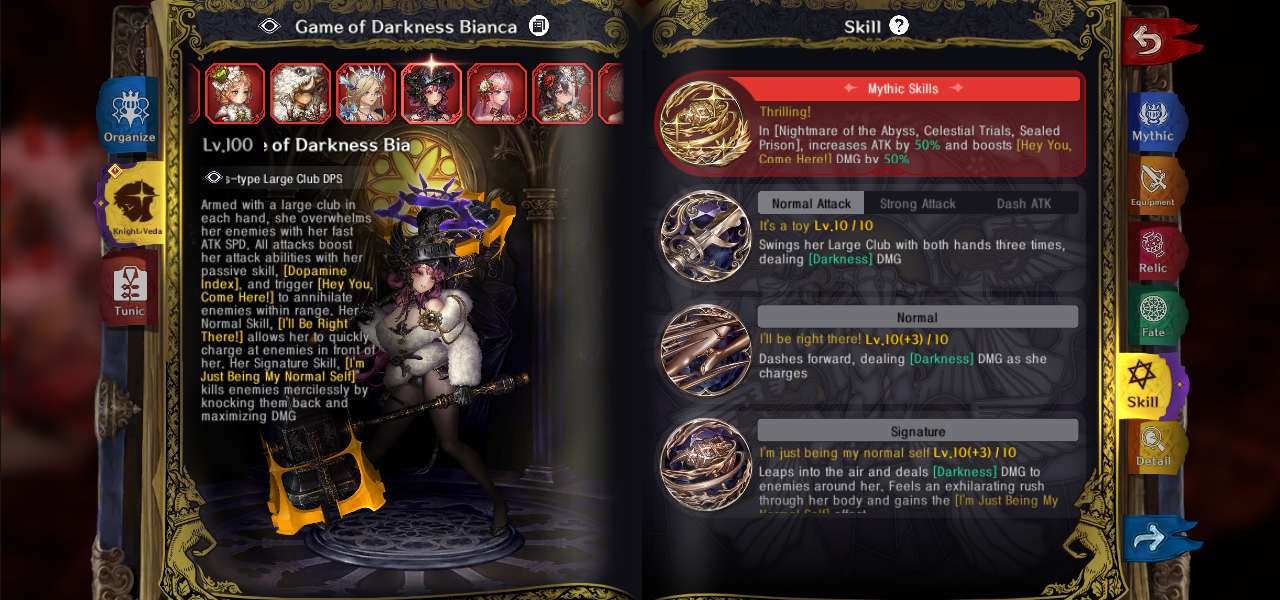Toggle the eye icon beside the title
This screenshot has height=600, width=1280.
(270, 26)
